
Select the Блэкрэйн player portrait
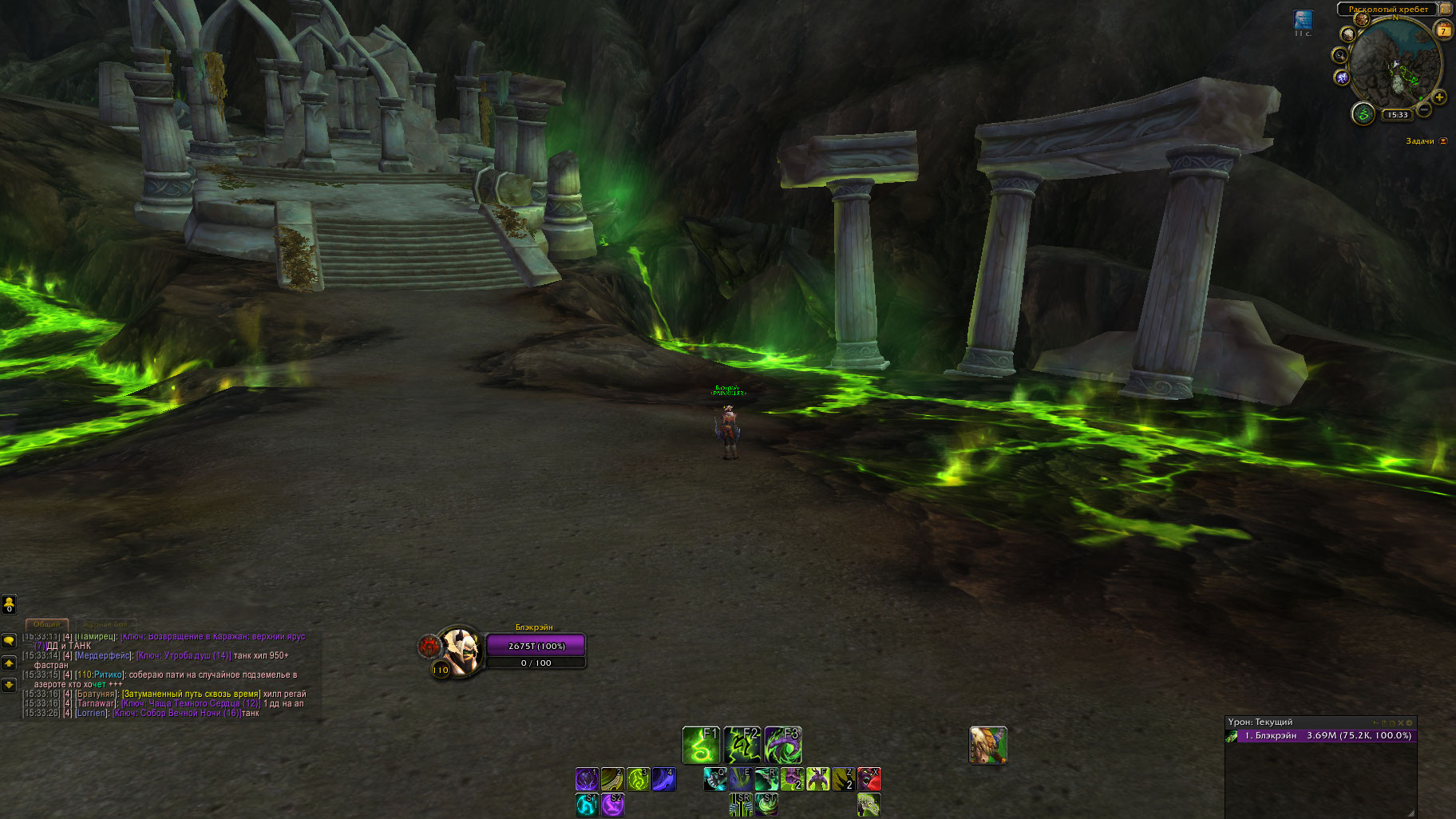tap(461, 650)
